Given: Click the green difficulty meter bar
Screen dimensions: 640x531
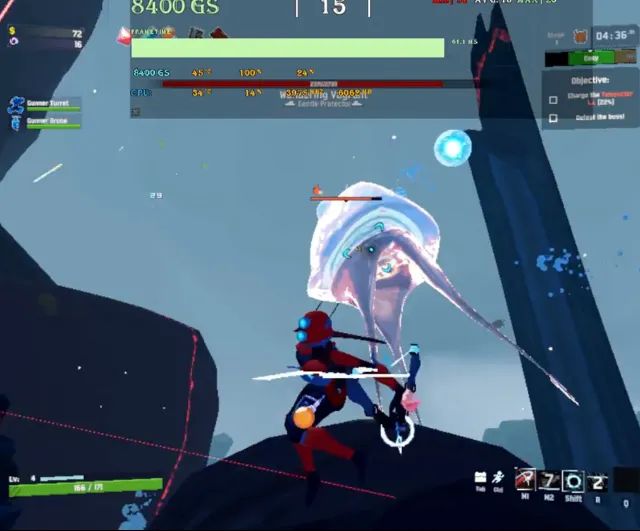Looking at the screenshot, I should [x=591, y=58].
